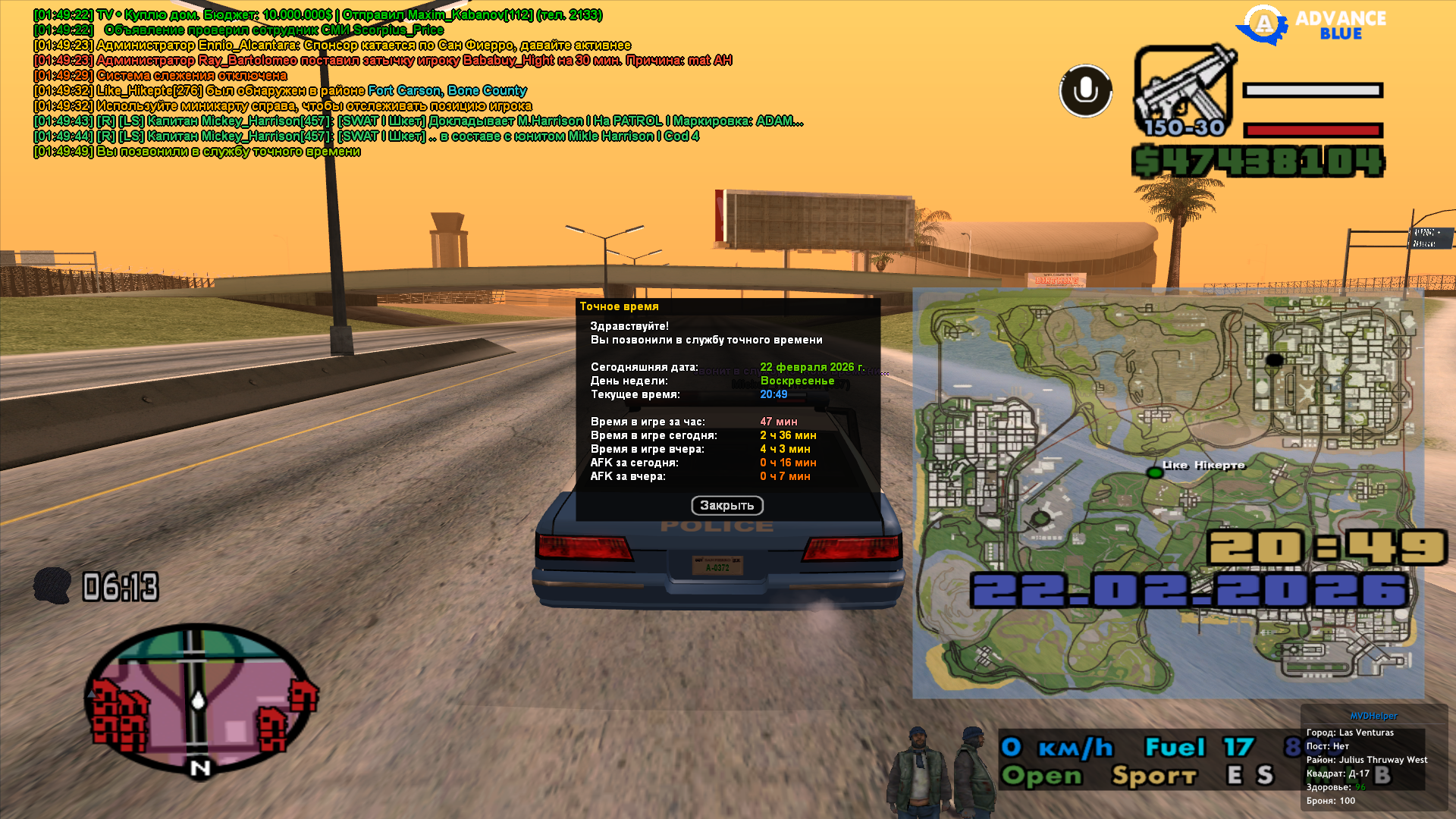Click the Like_Hikepte marker on the map
The image size is (1456, 819).
(1154, 472)
